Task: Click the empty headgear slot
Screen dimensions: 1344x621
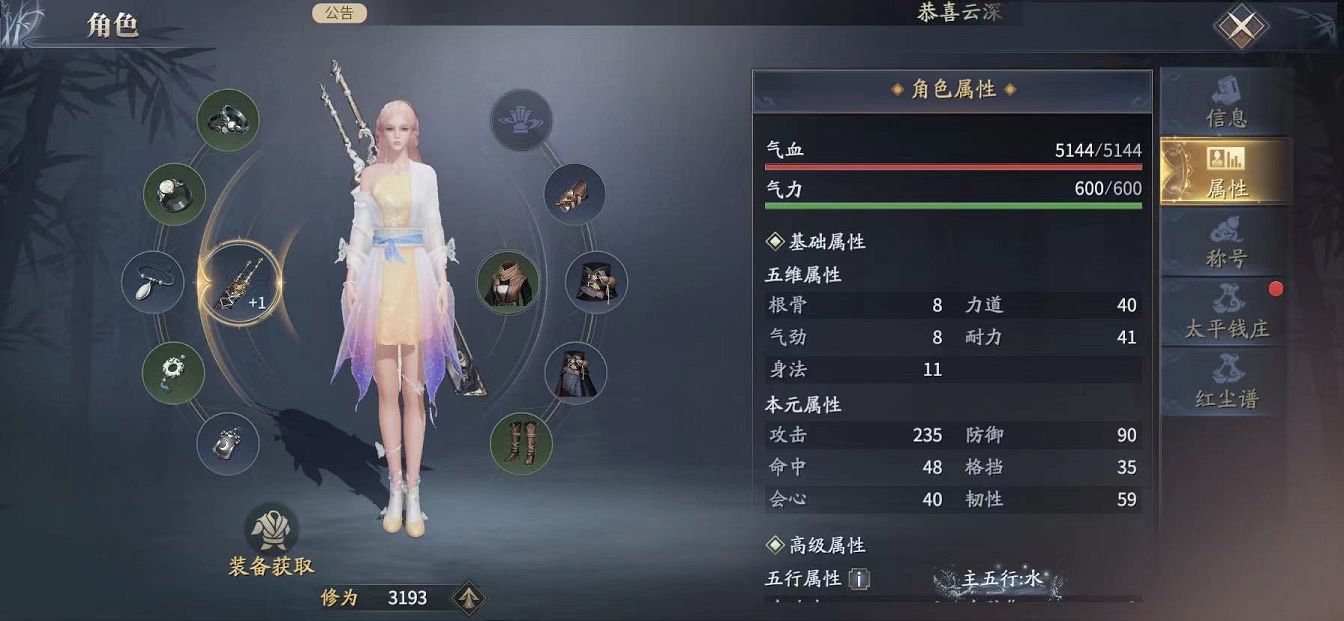Action: 521,121
